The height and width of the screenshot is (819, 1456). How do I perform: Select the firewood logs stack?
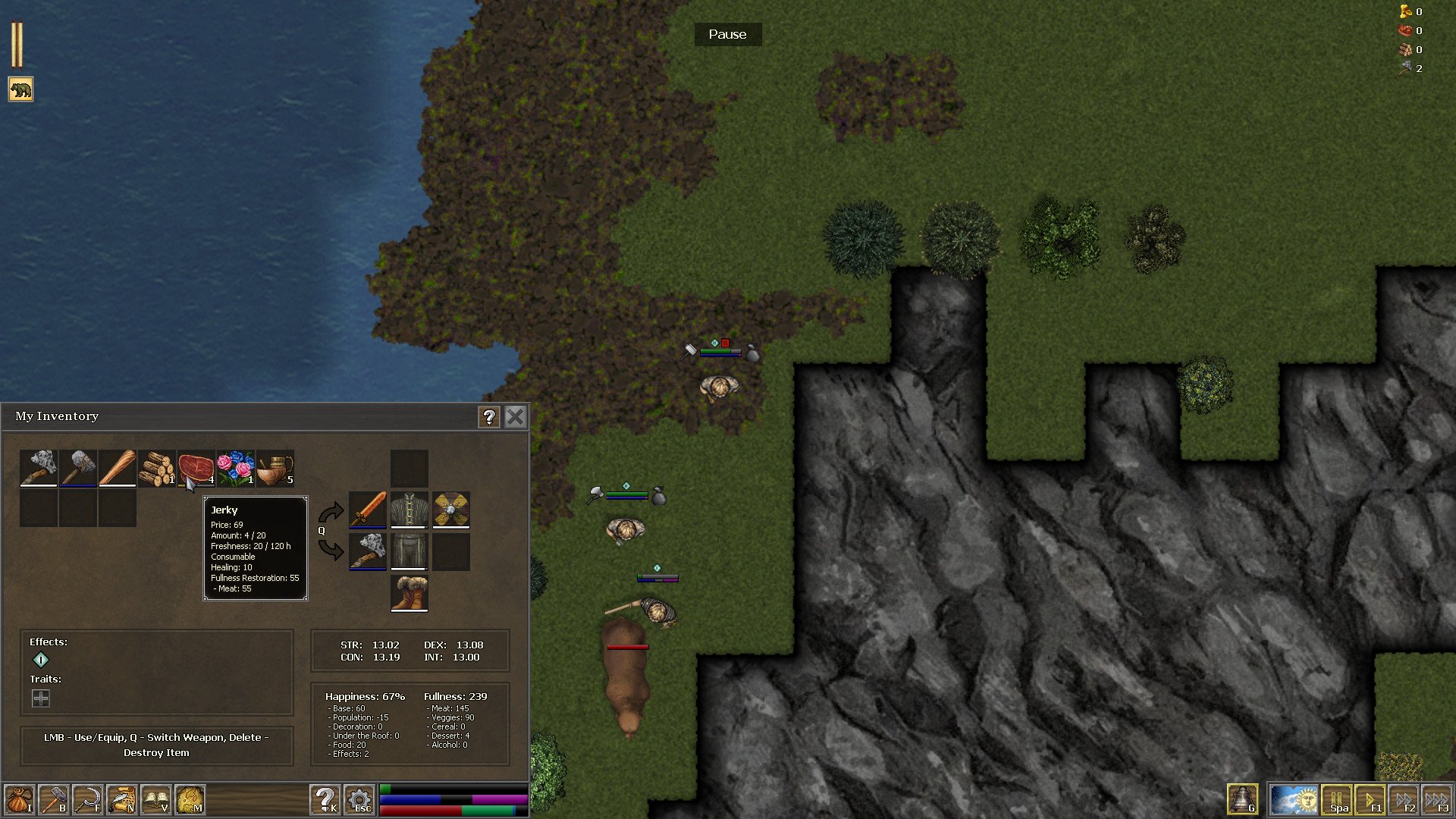156,468
